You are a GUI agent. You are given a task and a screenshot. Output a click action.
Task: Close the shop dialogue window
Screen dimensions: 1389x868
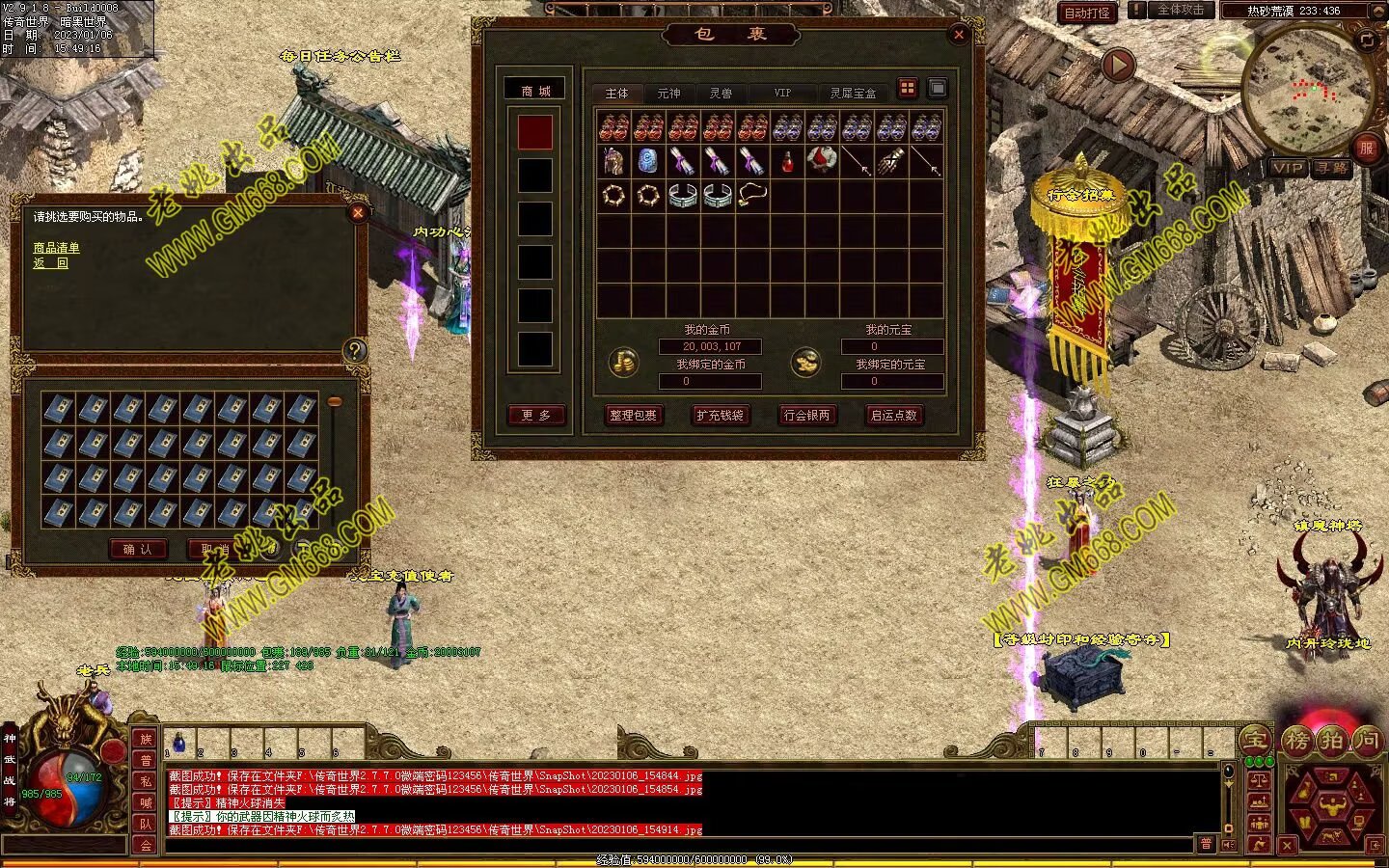(x=358, y=213)
